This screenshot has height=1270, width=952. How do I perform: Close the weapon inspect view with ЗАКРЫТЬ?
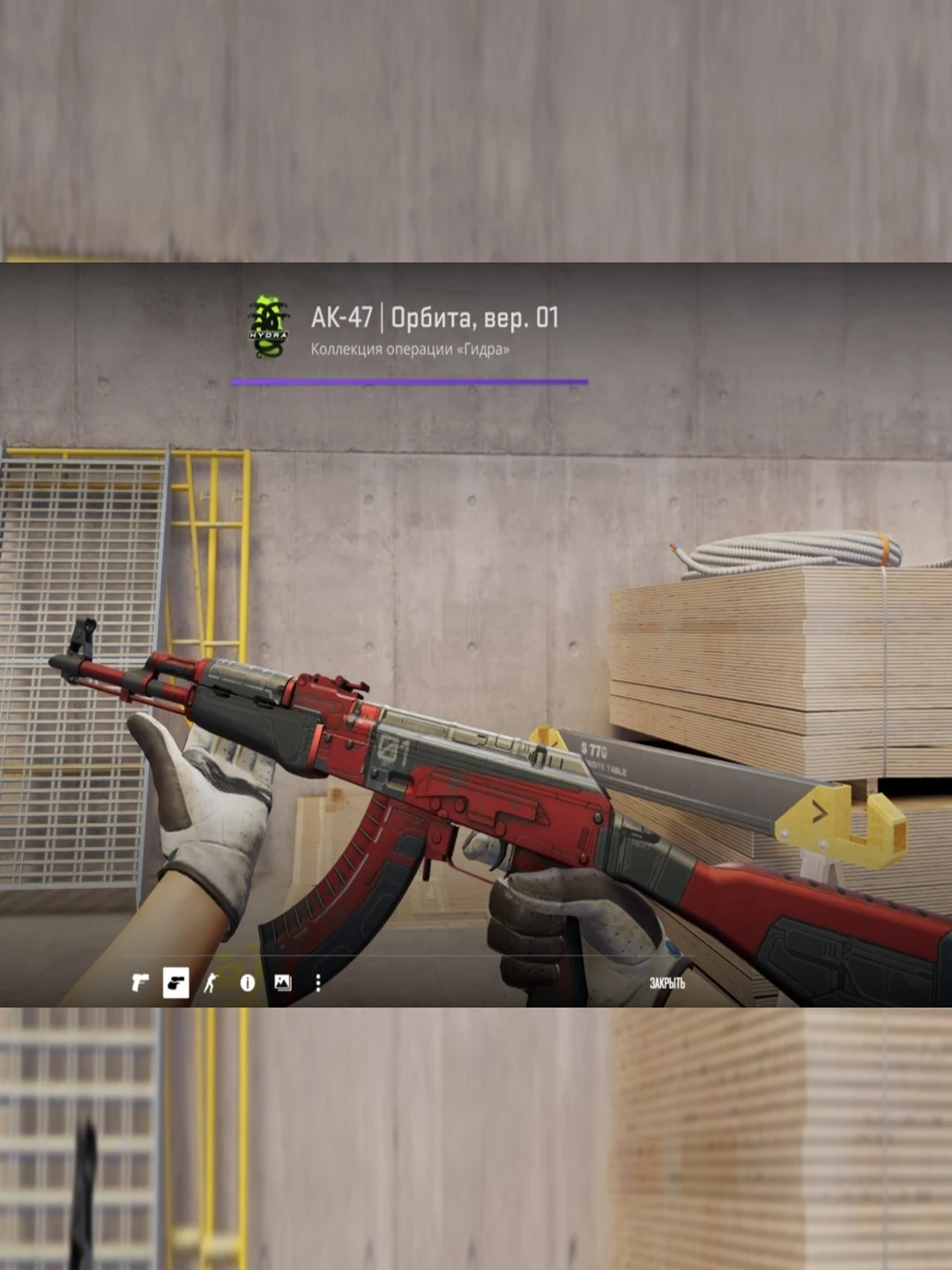666,982
